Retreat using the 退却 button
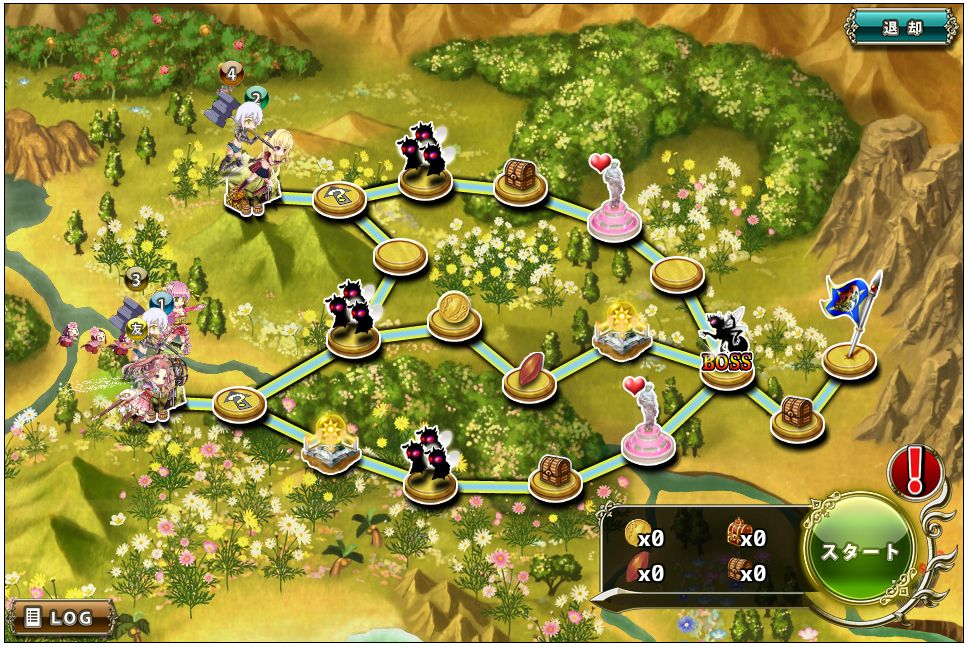The width and height of the screenshot is (969, 647). point(901,27)
